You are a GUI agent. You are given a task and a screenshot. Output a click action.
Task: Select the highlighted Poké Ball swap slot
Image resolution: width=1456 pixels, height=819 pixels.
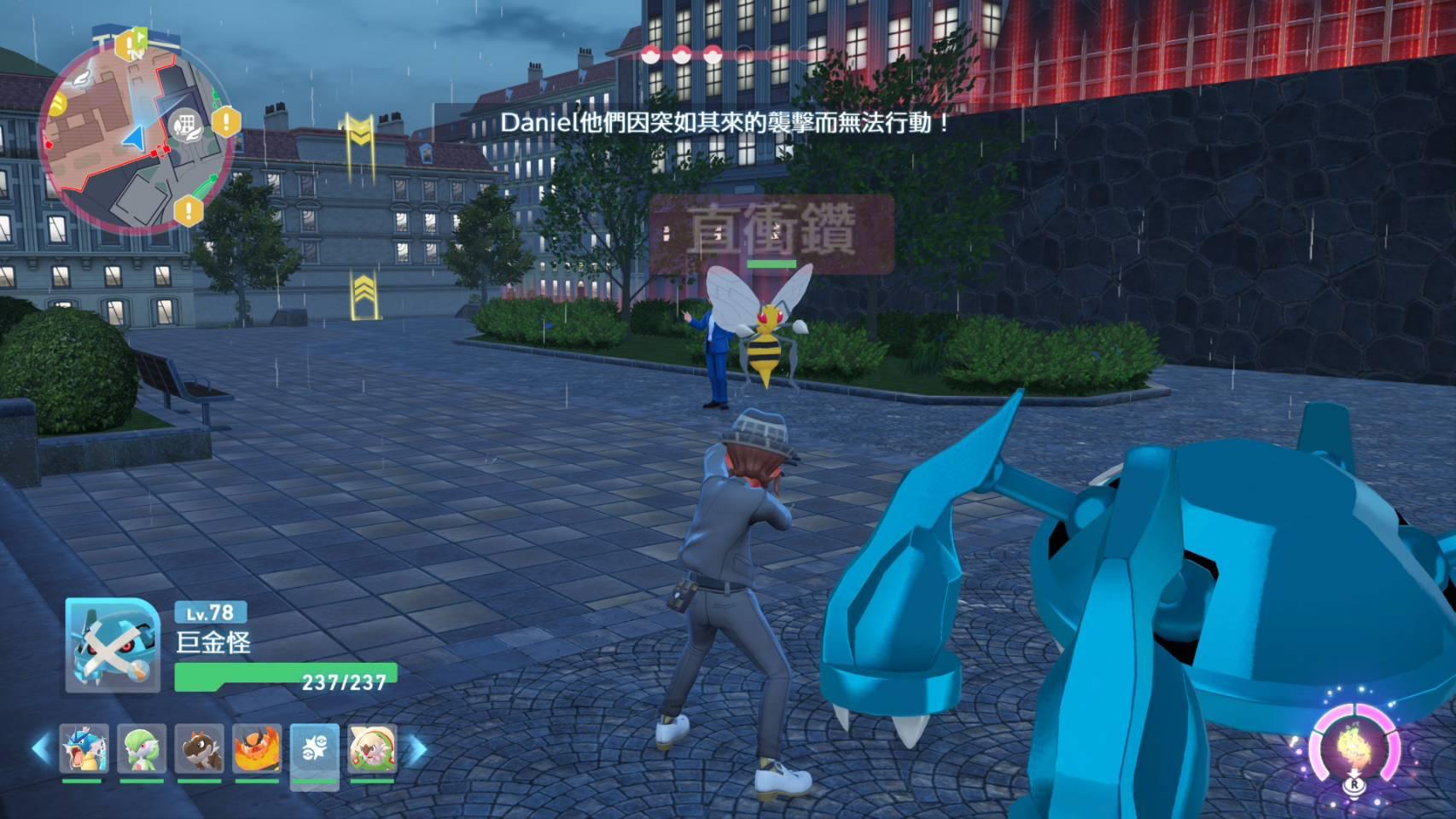315,748
